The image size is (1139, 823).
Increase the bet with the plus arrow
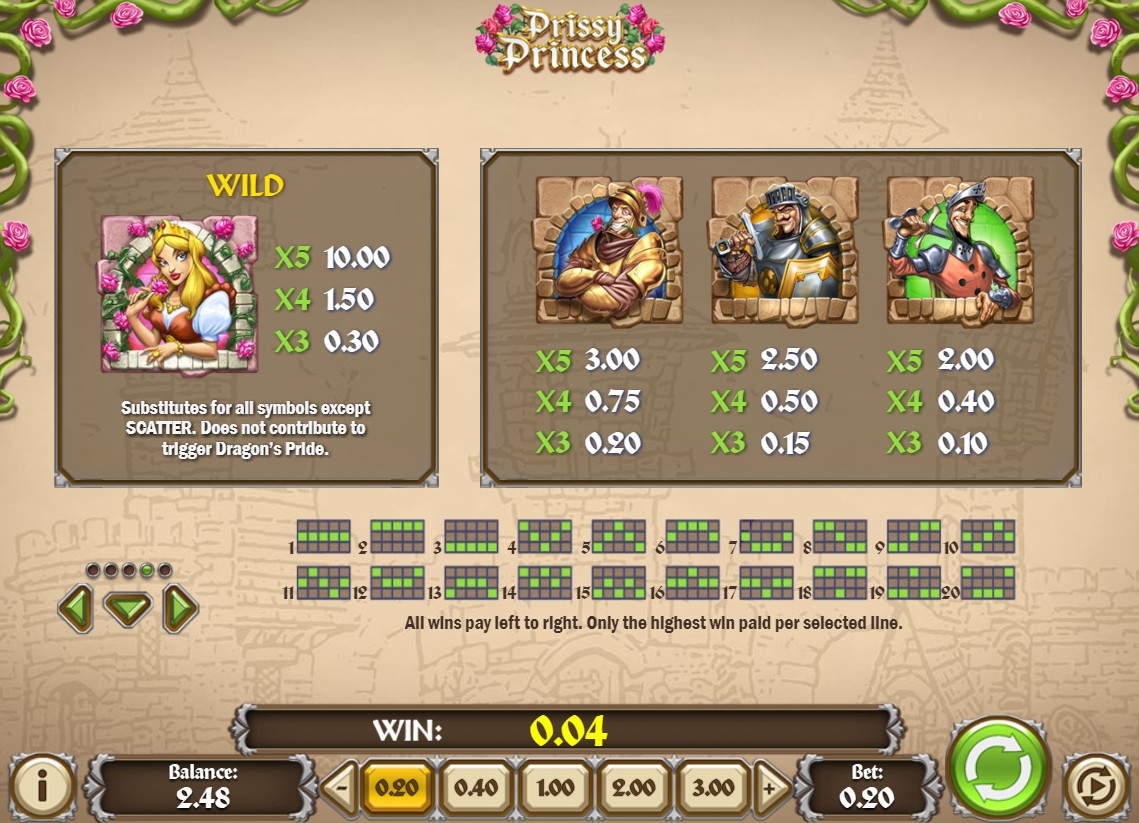(770, 787)
